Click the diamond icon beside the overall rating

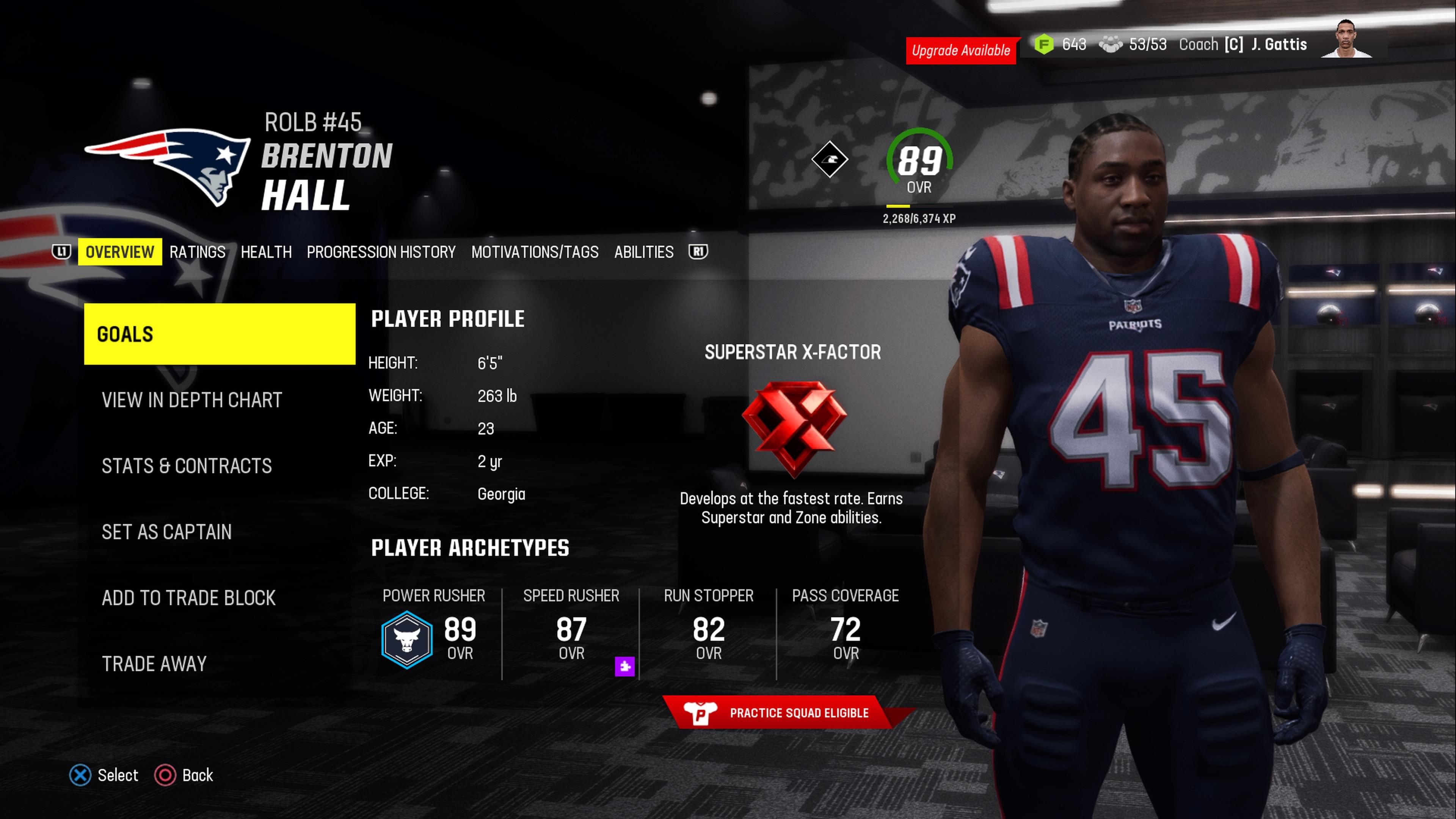coord(830,159)
